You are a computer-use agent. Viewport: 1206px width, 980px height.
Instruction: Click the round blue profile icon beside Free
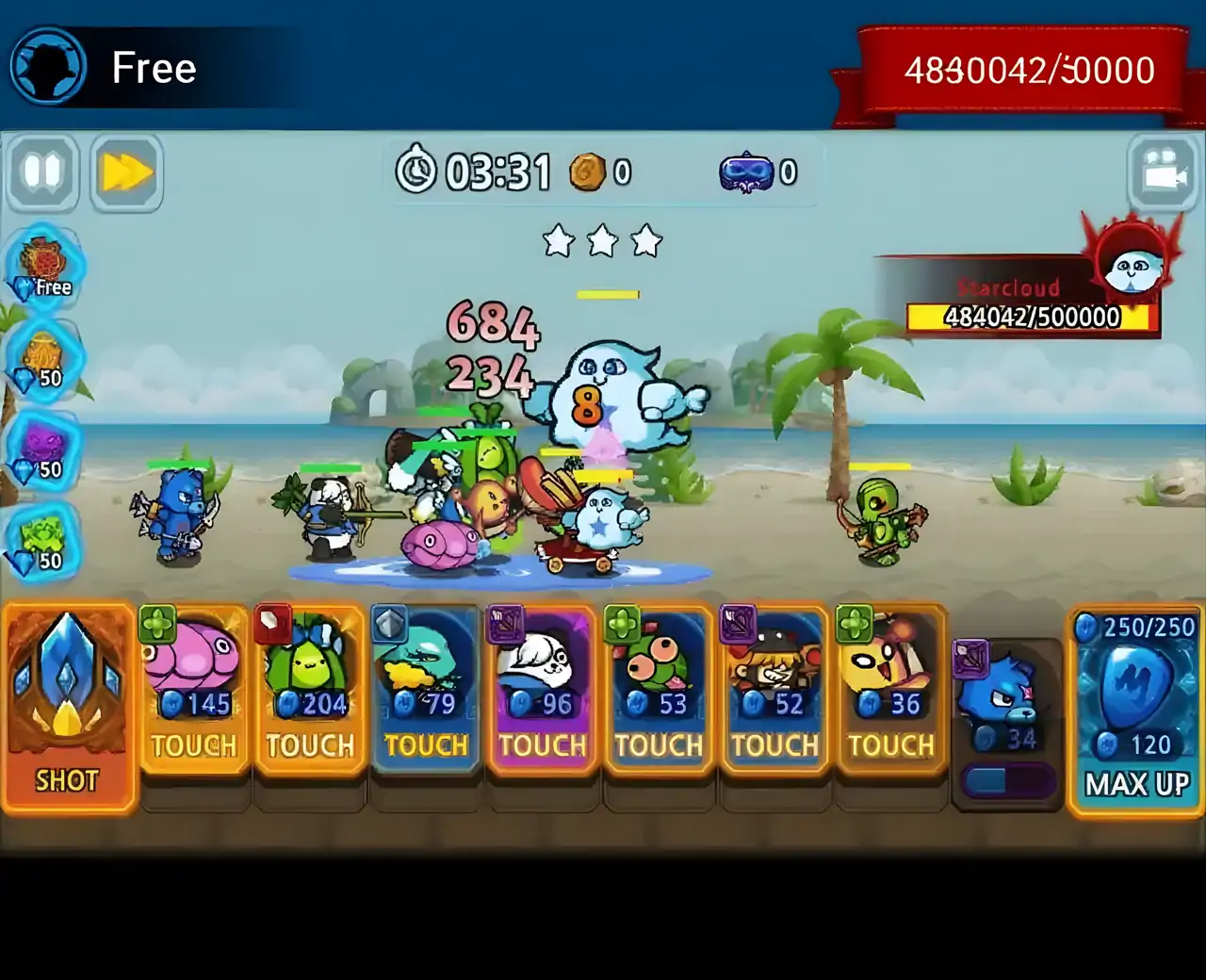(x=47, y=68)
